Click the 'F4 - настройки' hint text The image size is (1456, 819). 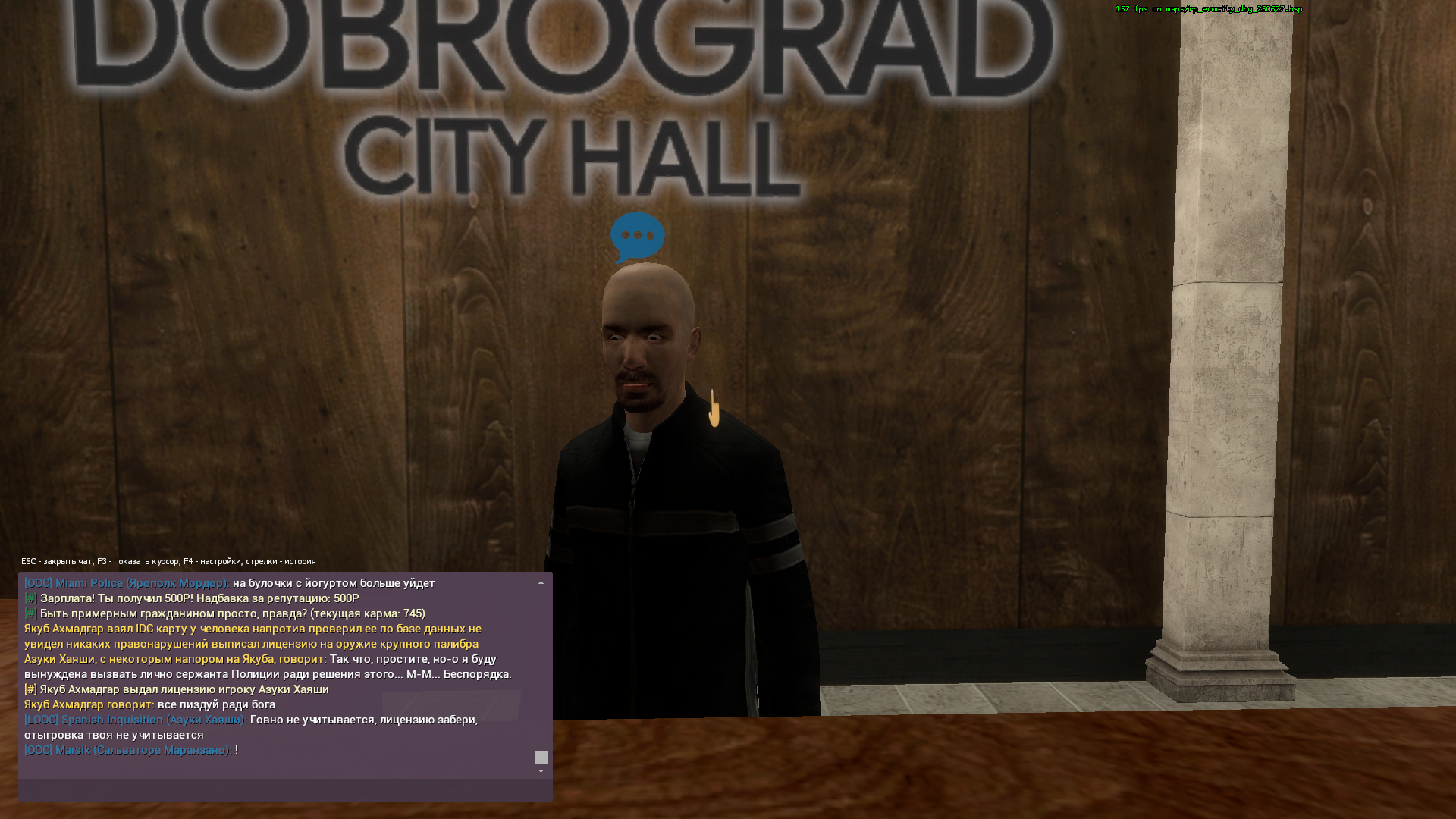(x=212, y=560)
